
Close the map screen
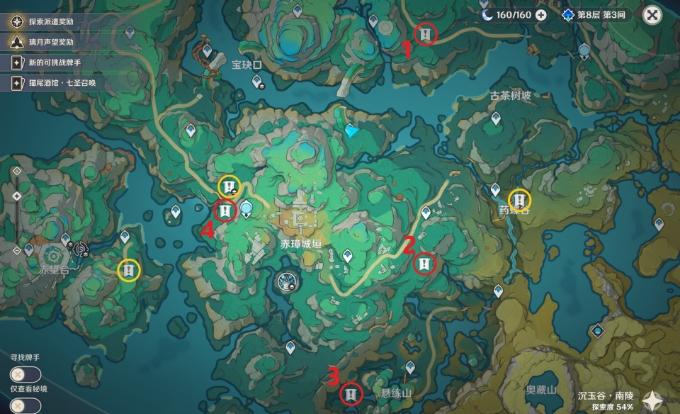tap(652, 15)
